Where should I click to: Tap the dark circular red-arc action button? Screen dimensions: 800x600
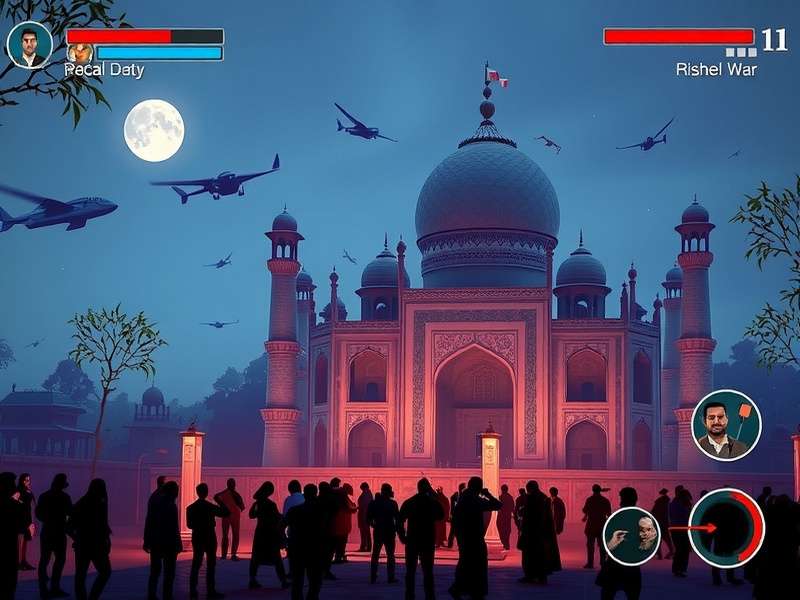[x=726, y=528]
